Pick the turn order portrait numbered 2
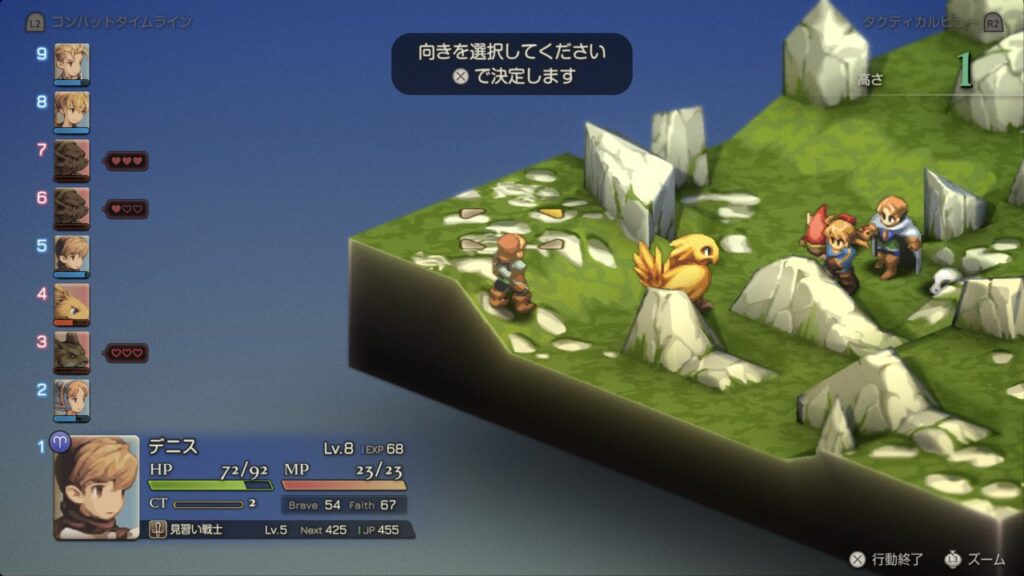 pyautogui.click(x=71, y=399)
